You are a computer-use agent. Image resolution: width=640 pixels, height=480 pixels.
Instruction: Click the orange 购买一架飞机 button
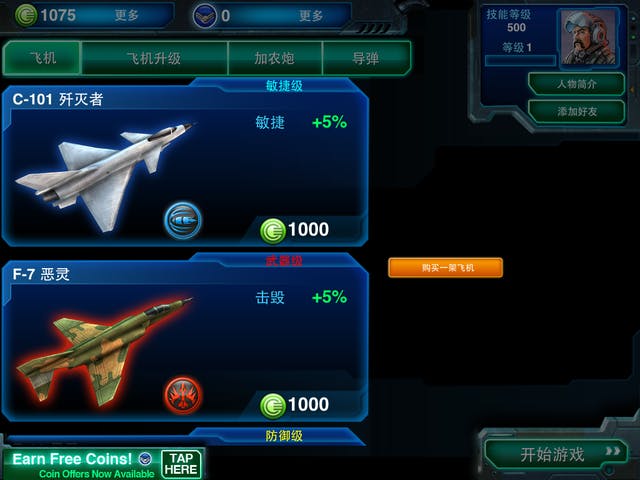(x=445, y=268)
